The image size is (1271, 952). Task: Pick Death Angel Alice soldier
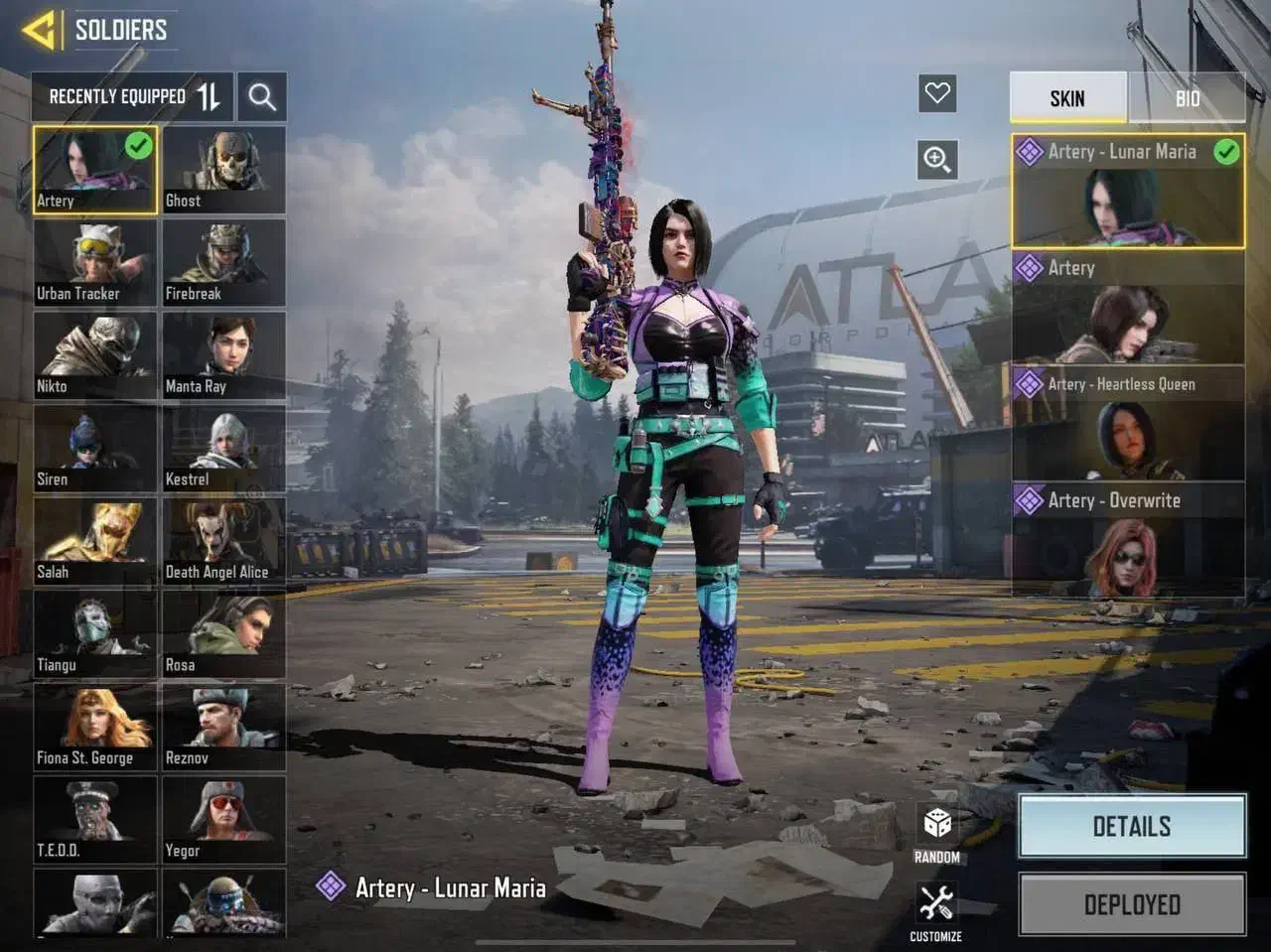click(223, 541)
